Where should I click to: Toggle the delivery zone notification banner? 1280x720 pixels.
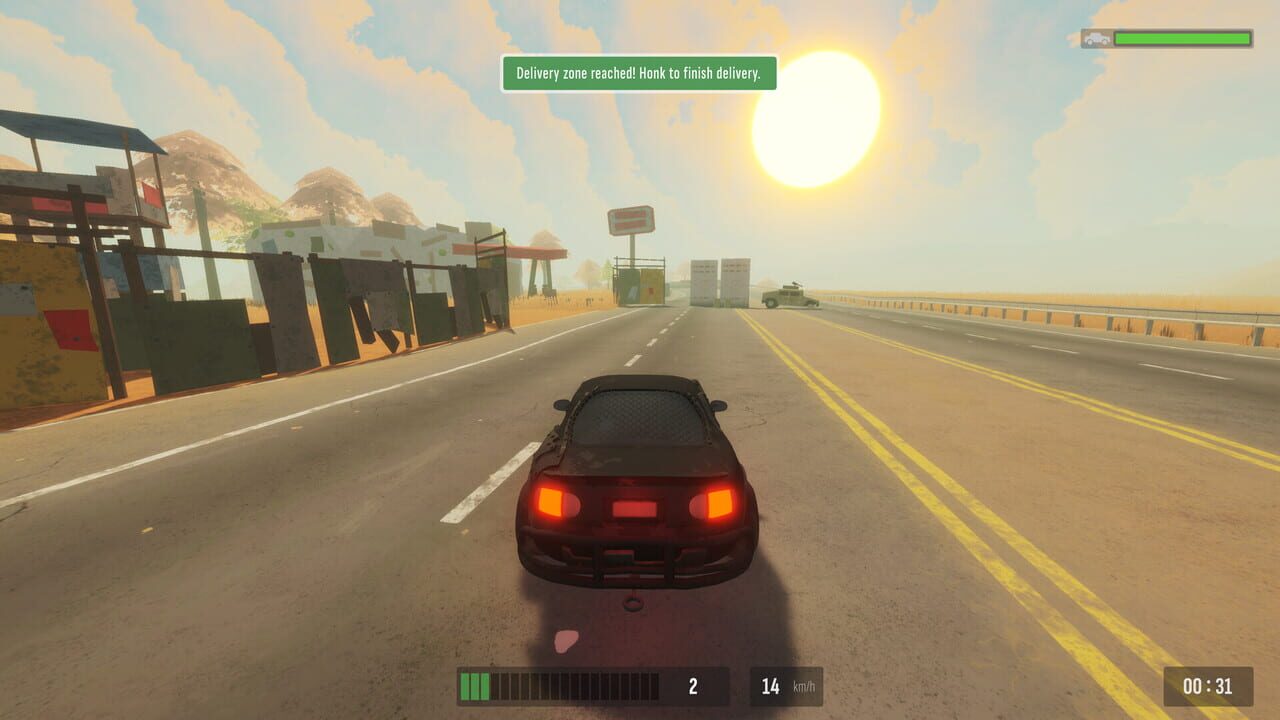coord(637,75)
